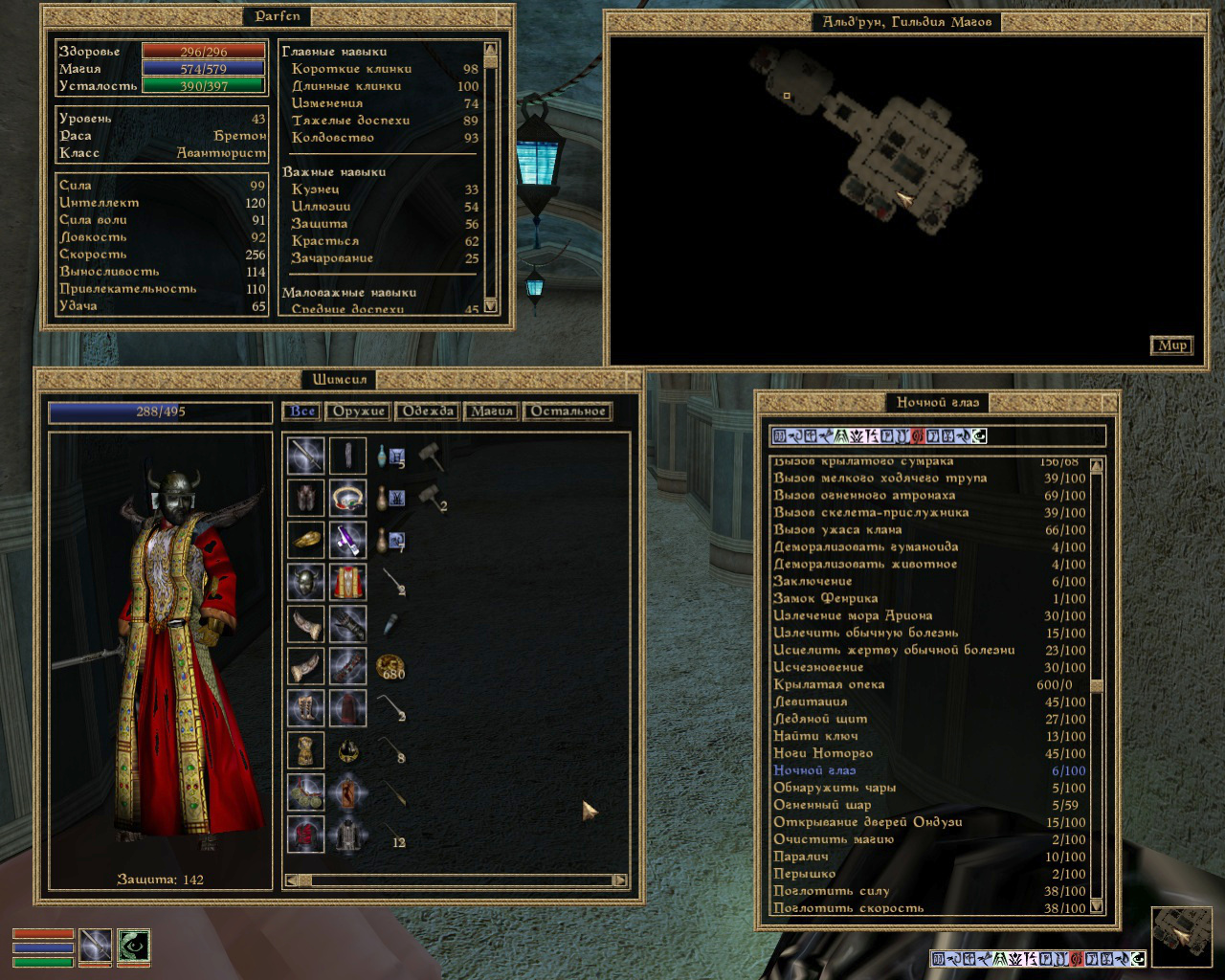Switch the map to Мир view

(x=1171, y=345)
